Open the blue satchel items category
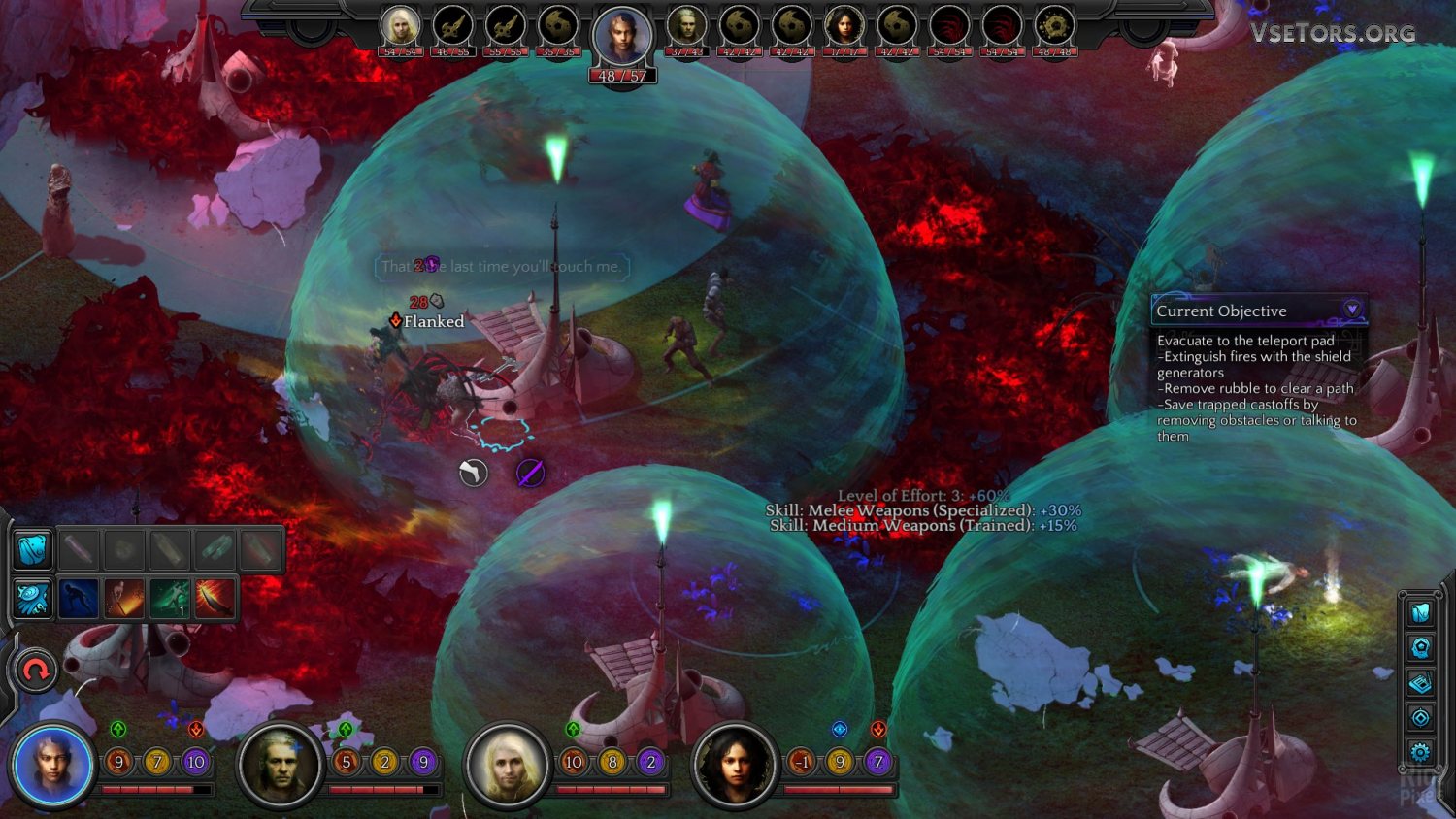This screenshot has height=819, width=1456. coord(32,550)
